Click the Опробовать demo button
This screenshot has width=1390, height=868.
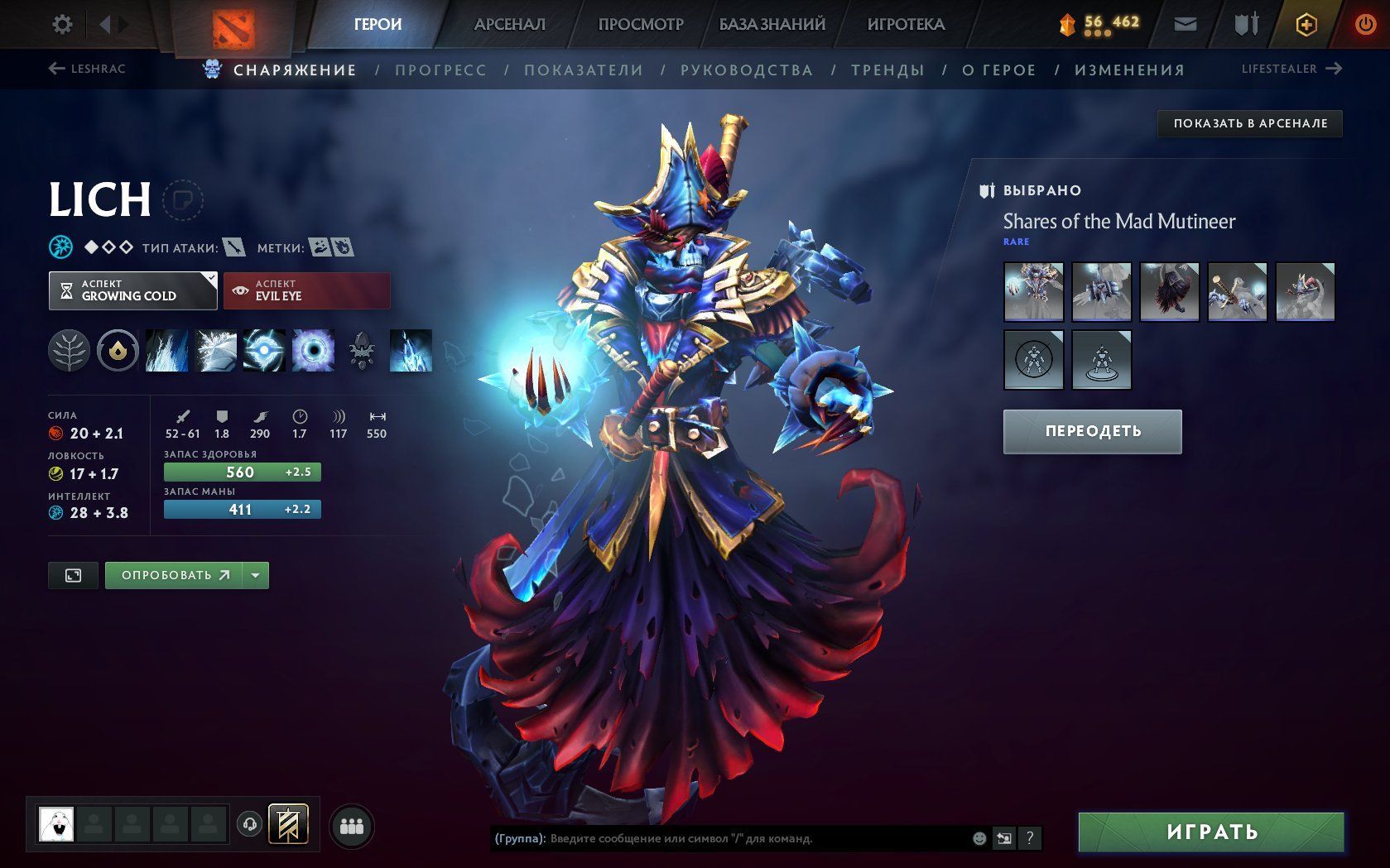[x=174, y=575]
